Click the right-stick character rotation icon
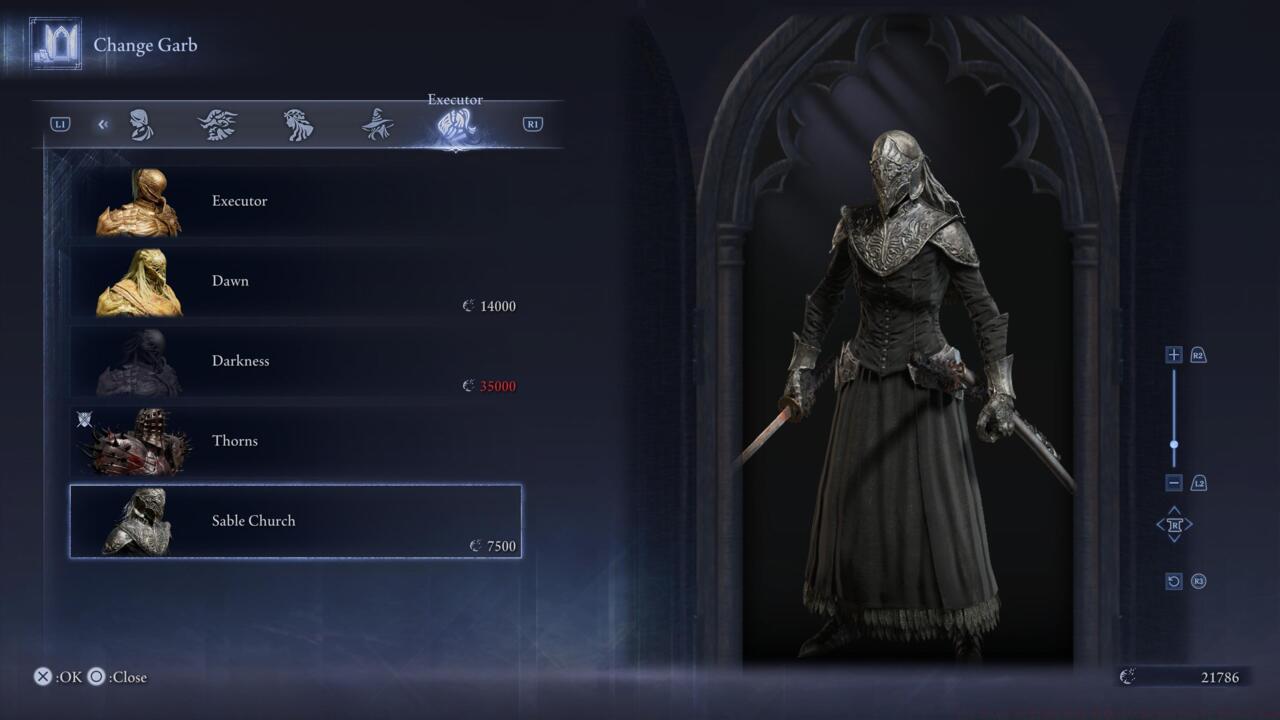The width and height of the screenshot is (1280, 720). (x=1173, y=524)
